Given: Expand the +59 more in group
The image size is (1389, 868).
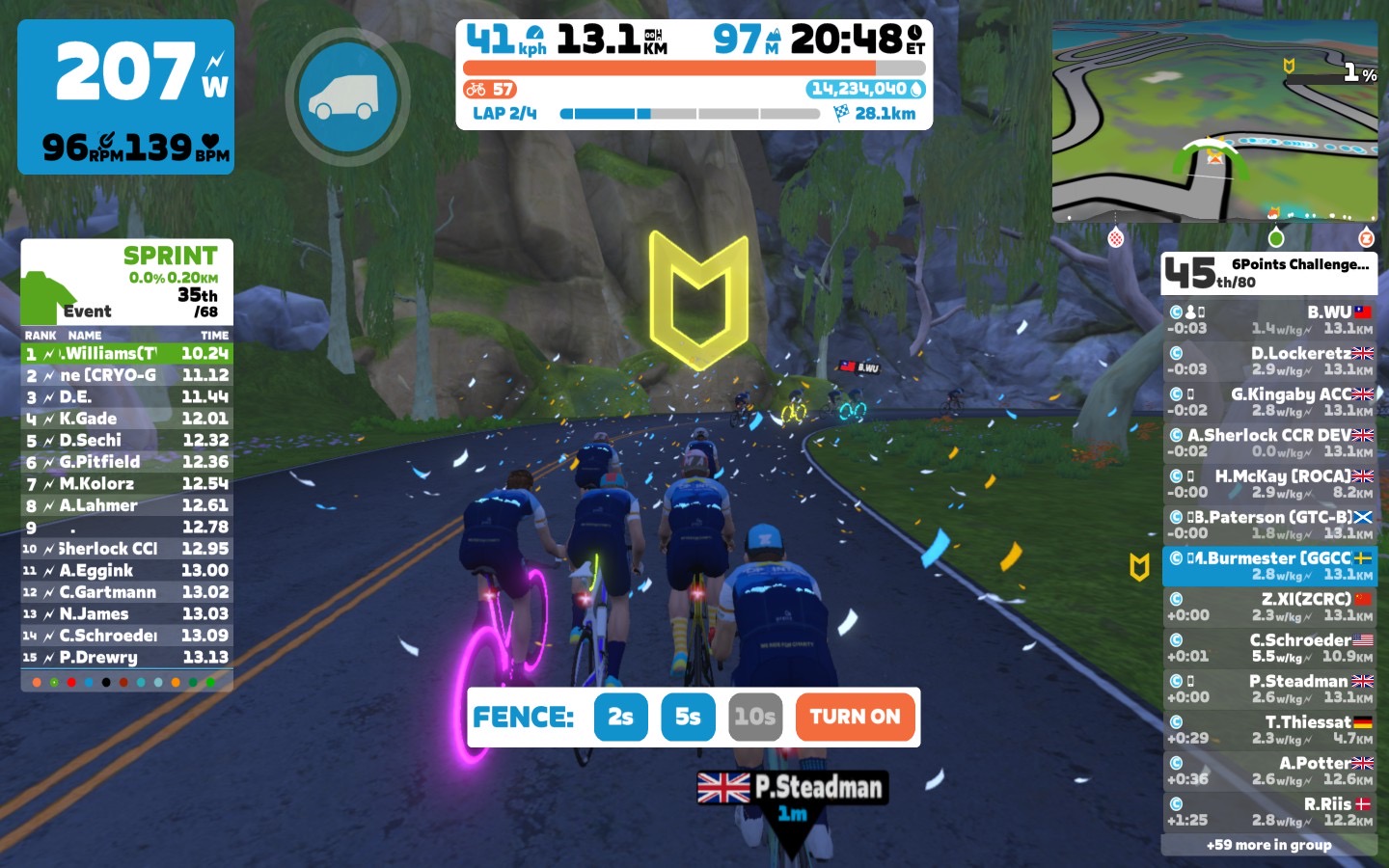Looking at the screenshot, I should [x=1268, y=845].
